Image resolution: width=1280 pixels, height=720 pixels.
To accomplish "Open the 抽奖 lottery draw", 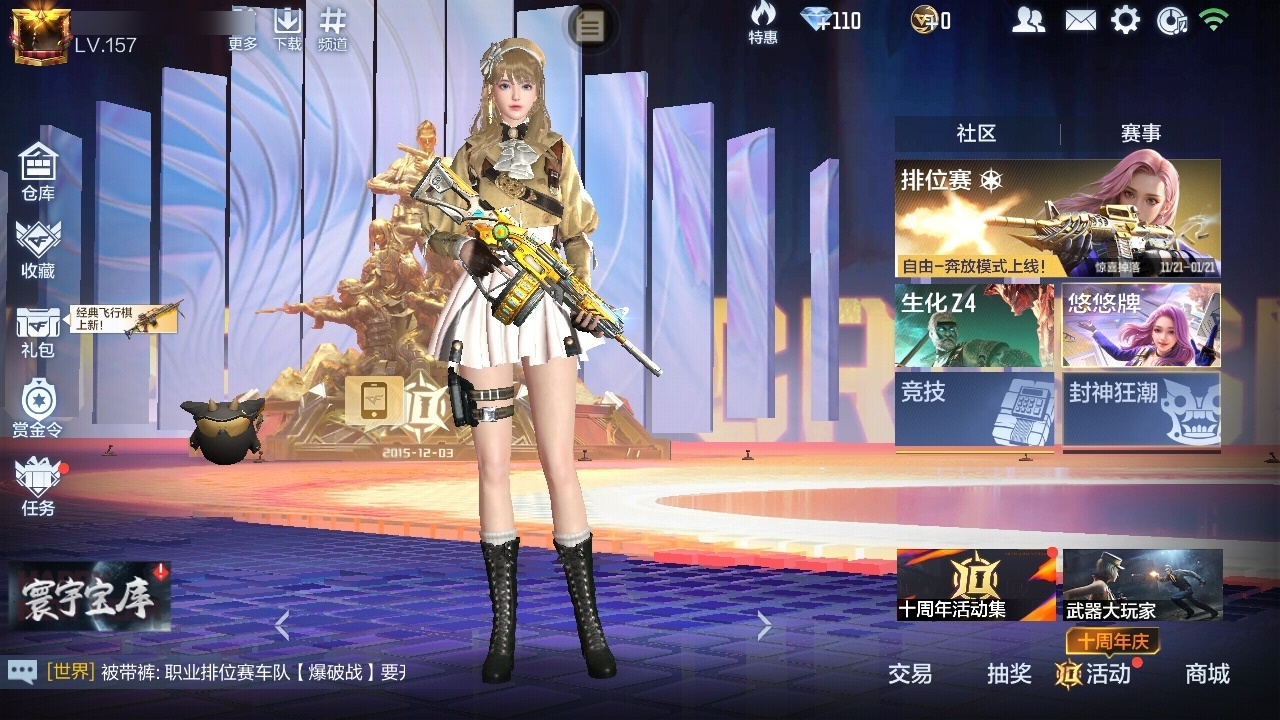I will pyautogui.click(x=1009, y=675).
